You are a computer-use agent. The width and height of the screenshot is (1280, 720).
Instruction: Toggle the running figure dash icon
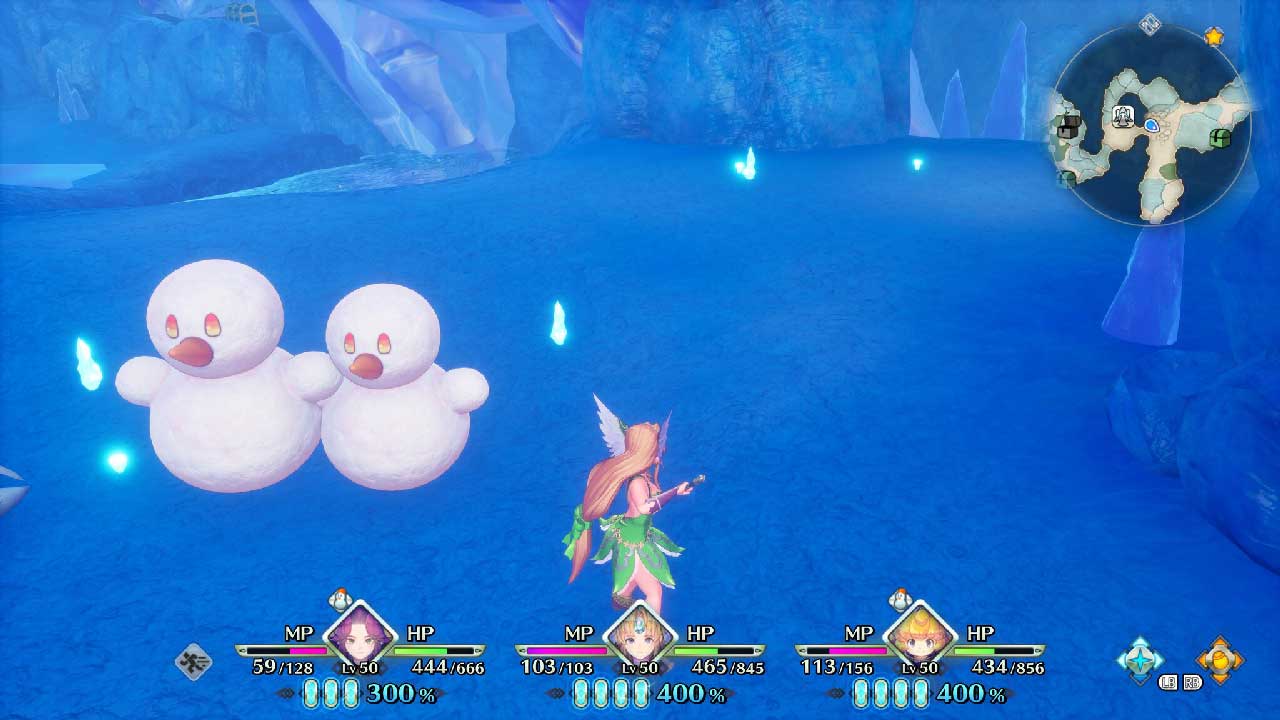[x=193, y=661]
